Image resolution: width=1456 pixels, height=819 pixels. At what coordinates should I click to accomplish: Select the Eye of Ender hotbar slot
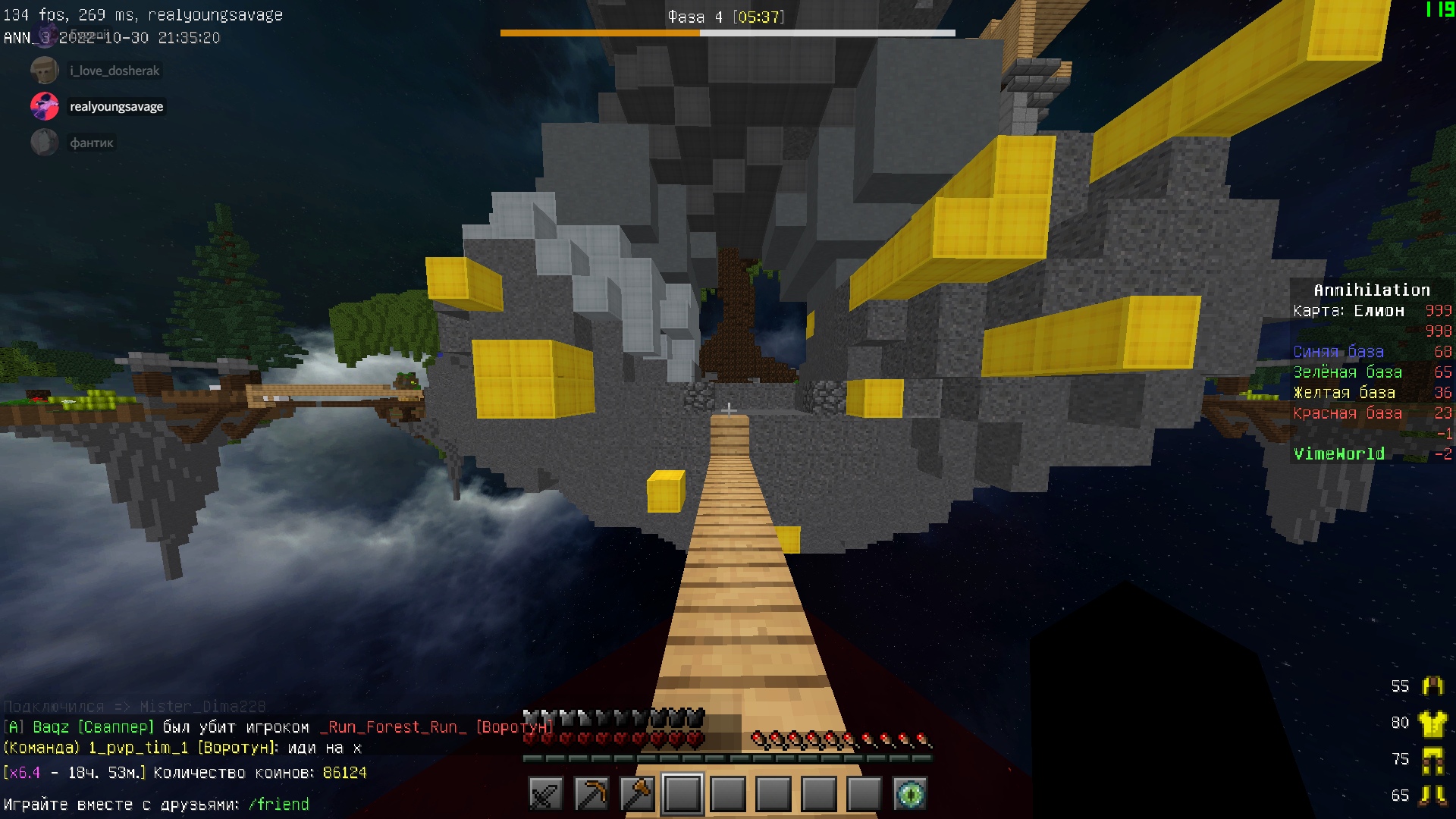tap(910, 794)
